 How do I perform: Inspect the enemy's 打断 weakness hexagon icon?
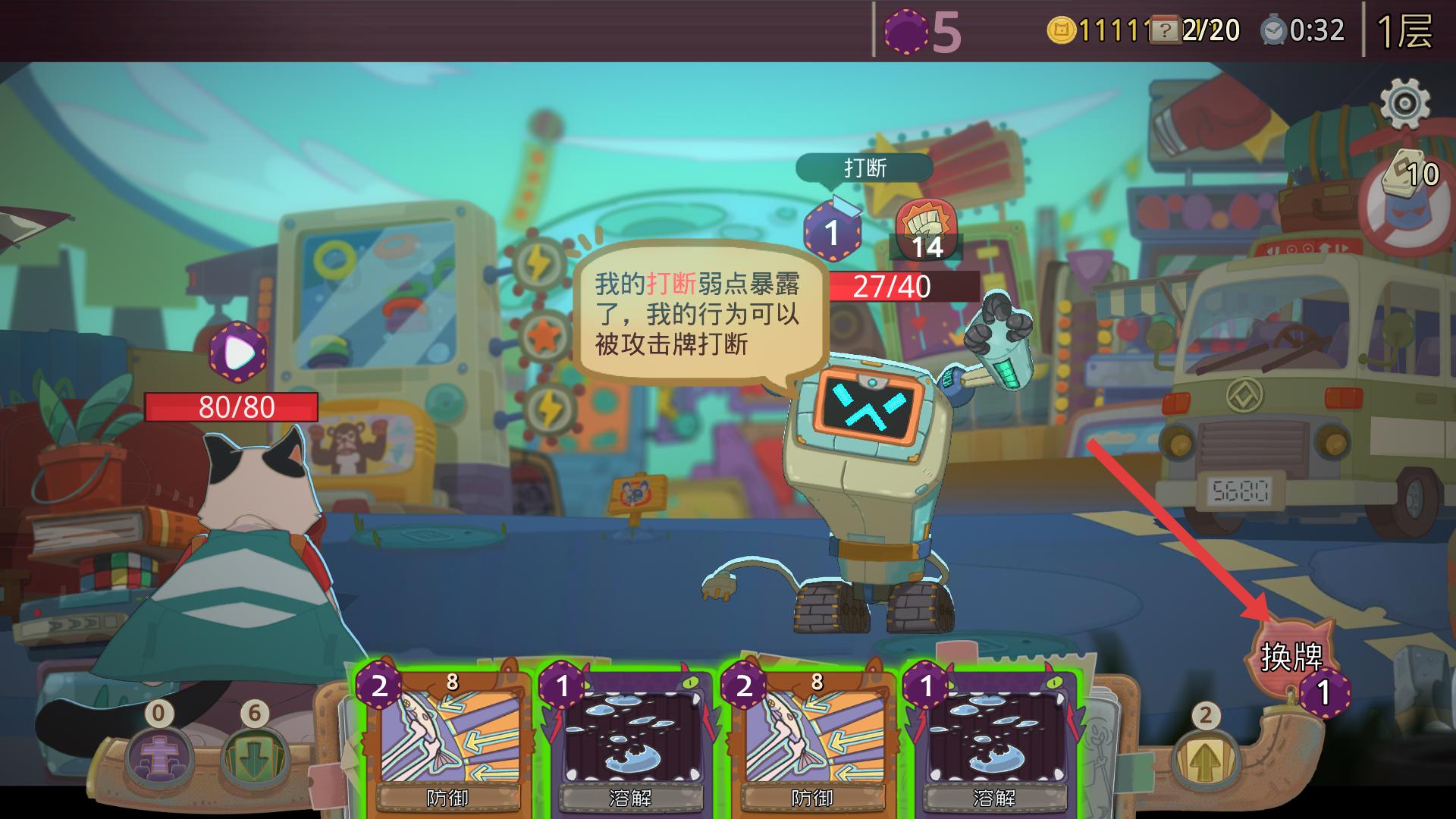point(833,231)
